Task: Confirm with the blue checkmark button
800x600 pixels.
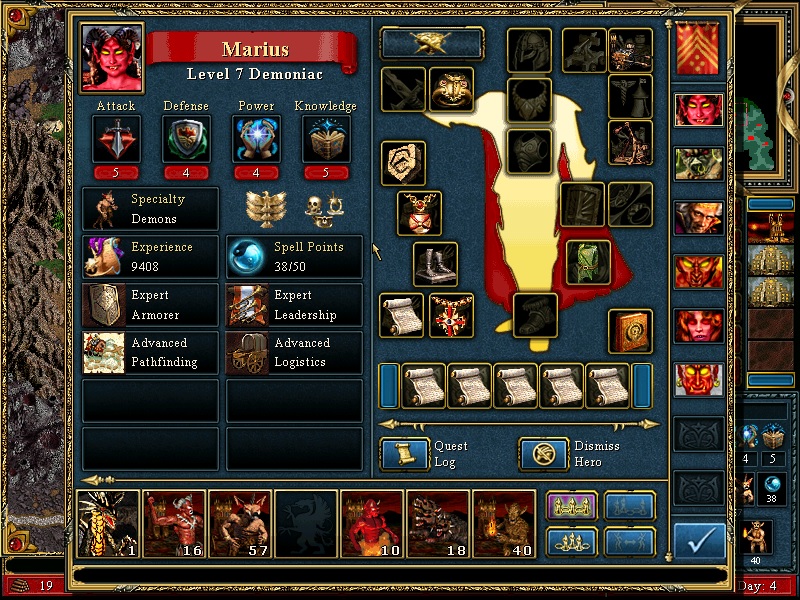Action: click(x=699, y=542)
